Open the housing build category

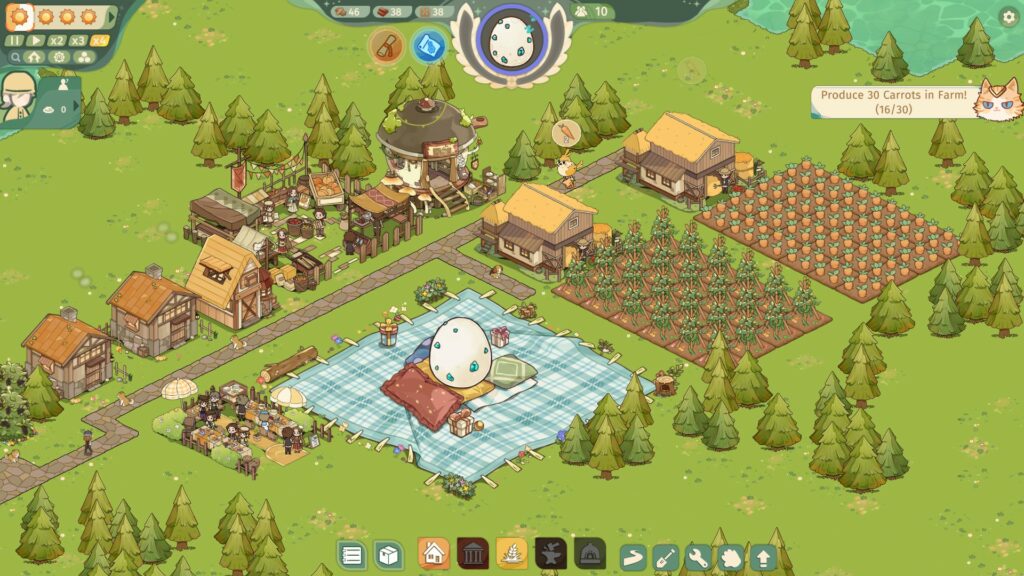(x=433, y=553)
